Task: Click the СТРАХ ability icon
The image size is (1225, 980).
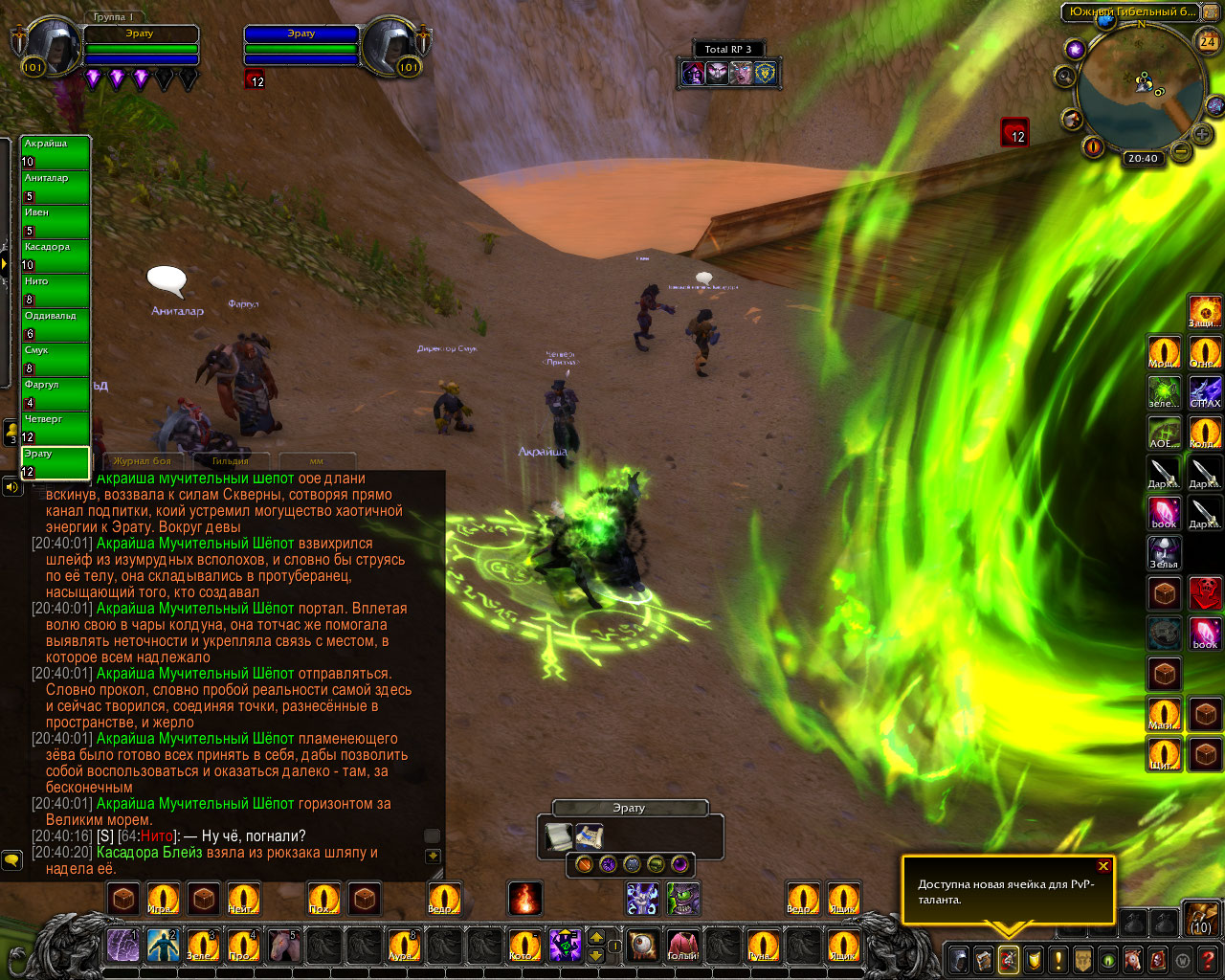Action: tap(1205, 392)
